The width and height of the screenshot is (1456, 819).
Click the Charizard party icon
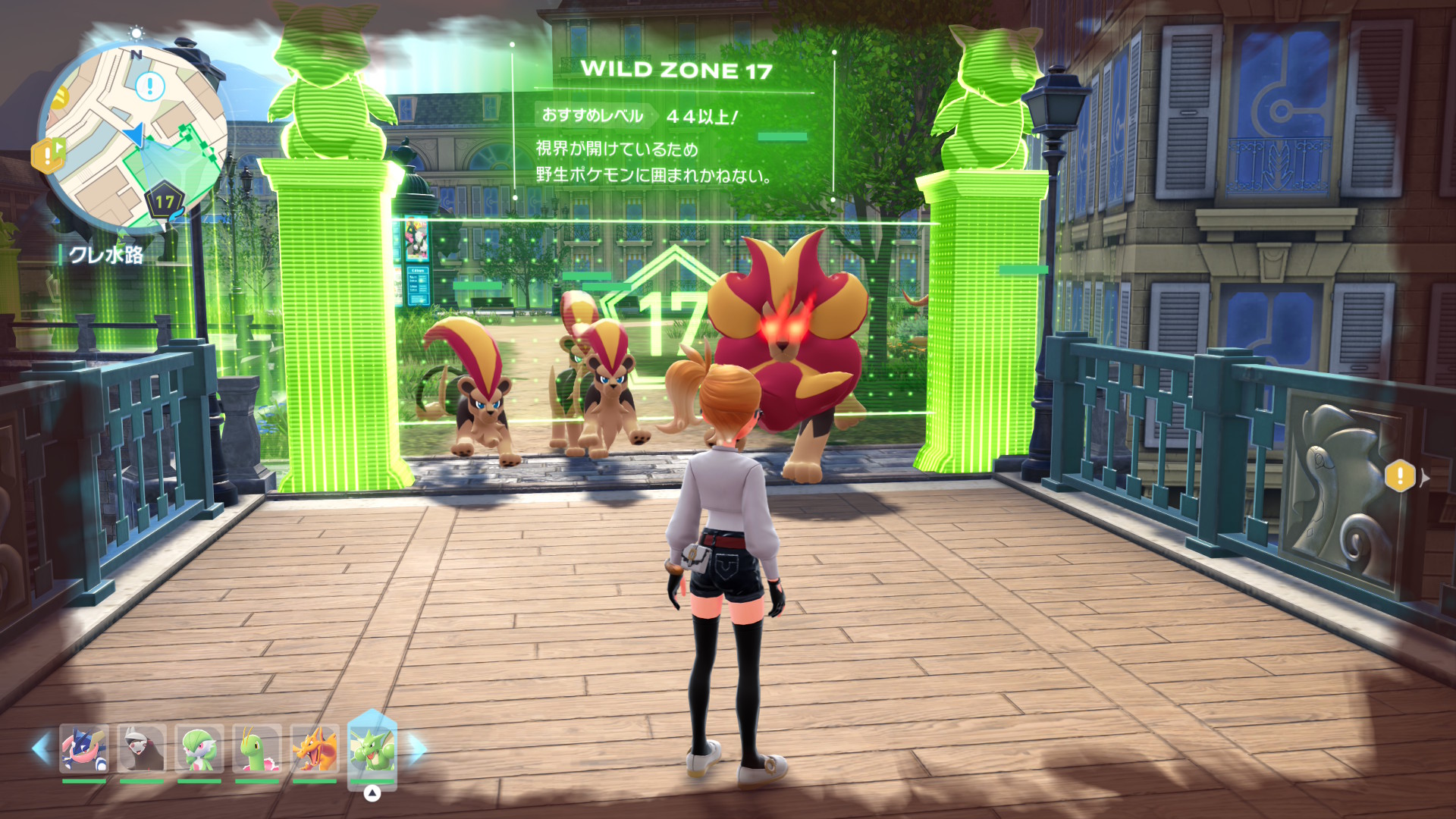click(315, 748)
